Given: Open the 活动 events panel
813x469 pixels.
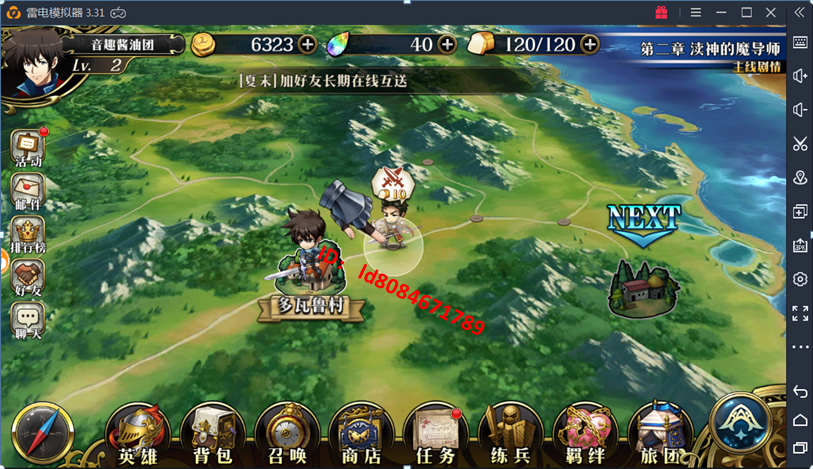Looking at the screenshot, I should pyautogui.click(x=28, y=146).
